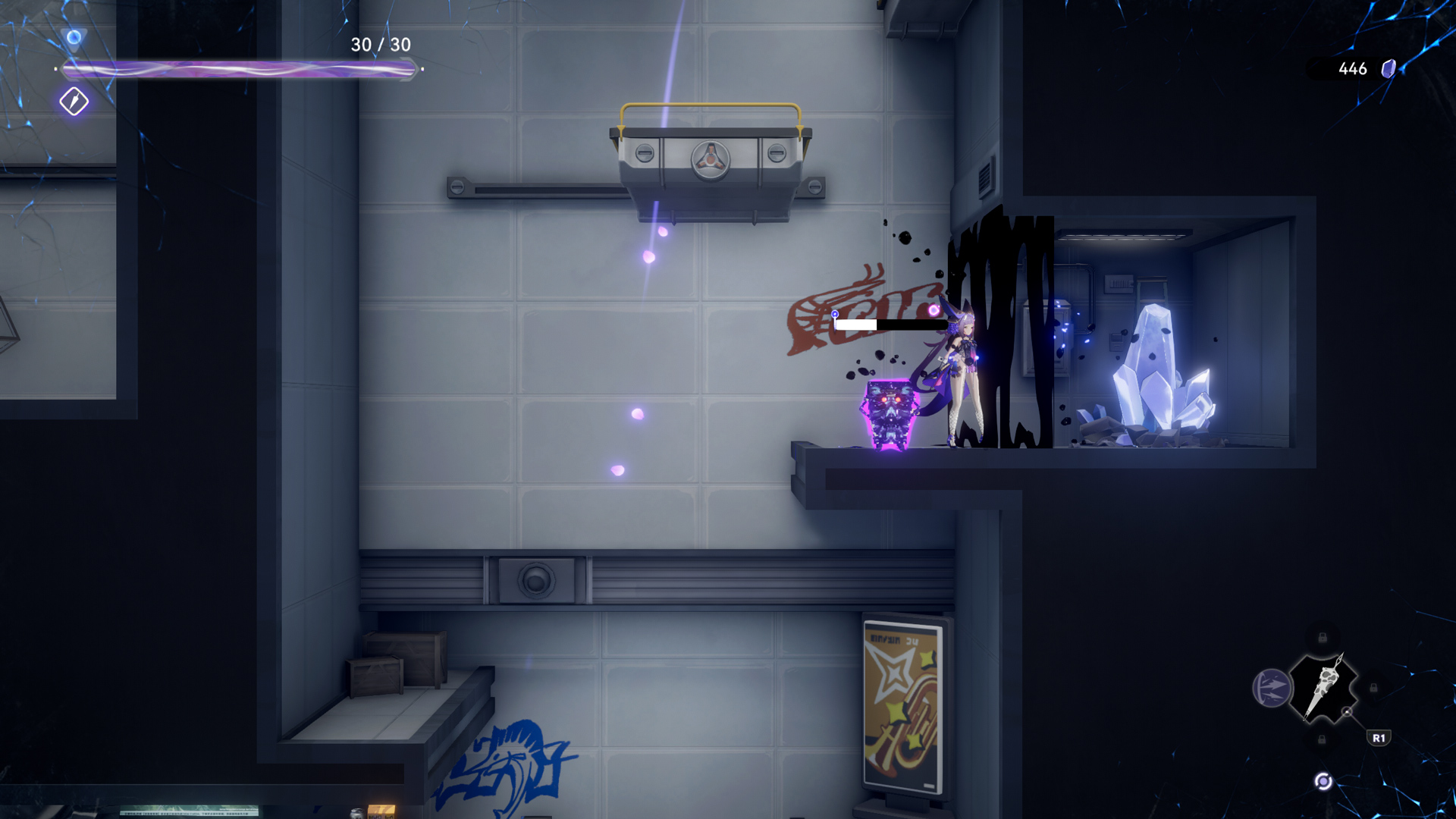The image size is (1456, 819).
Task: Select the kunai weapon slot
Action: (x=1323, y=688)
